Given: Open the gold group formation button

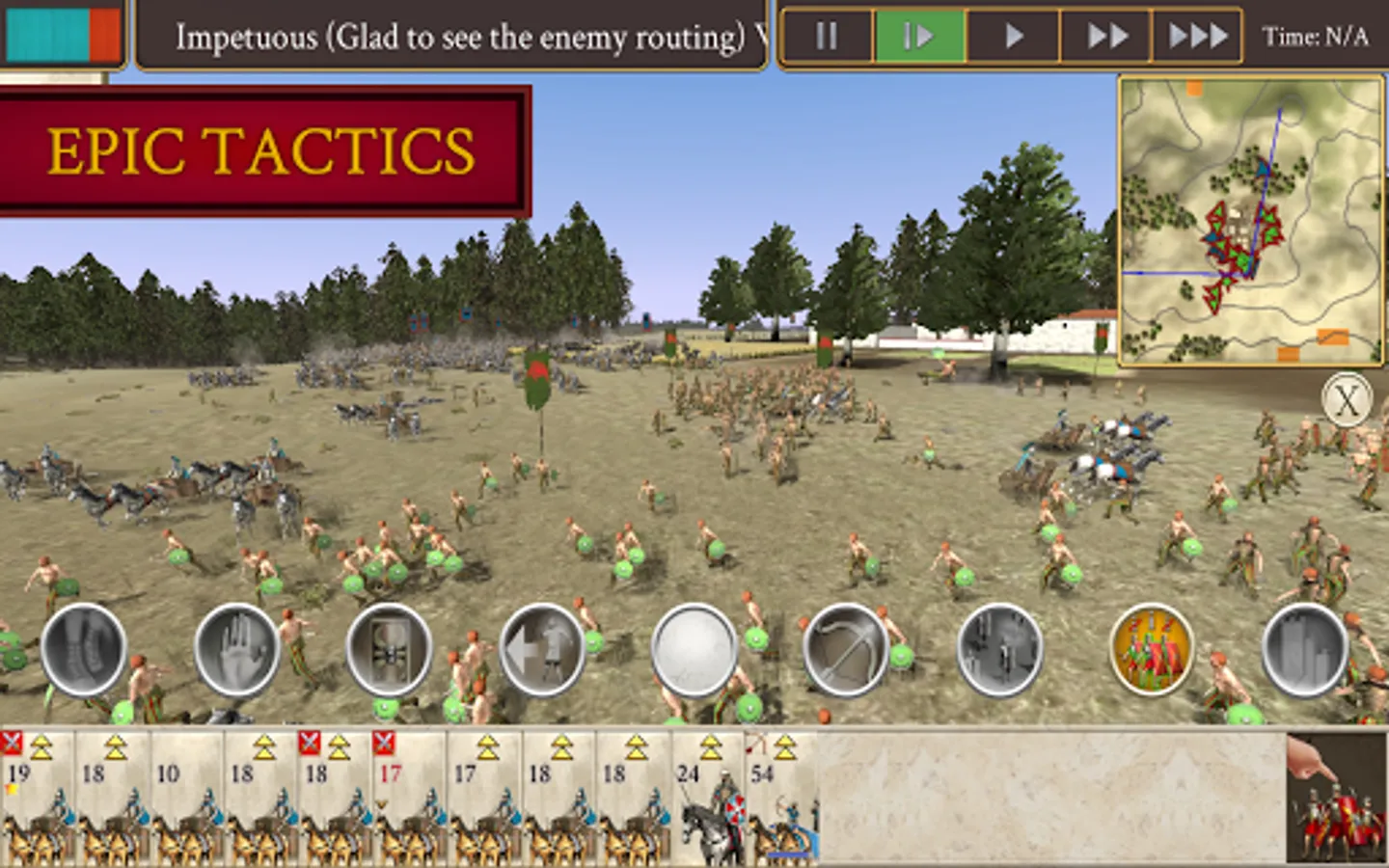Looking at the screenshot, I should tap(1152, 649).
